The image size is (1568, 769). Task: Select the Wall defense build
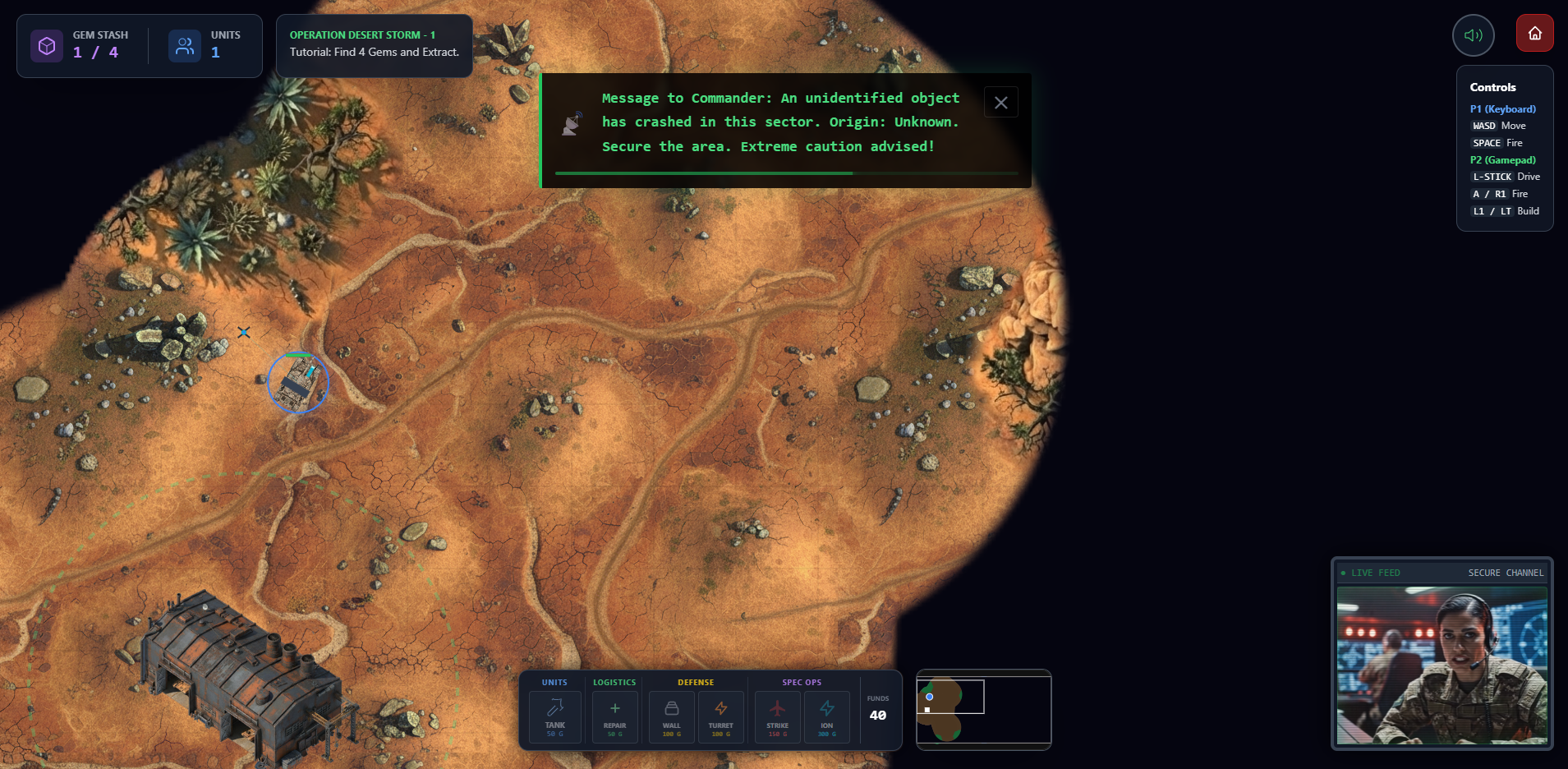671,716
